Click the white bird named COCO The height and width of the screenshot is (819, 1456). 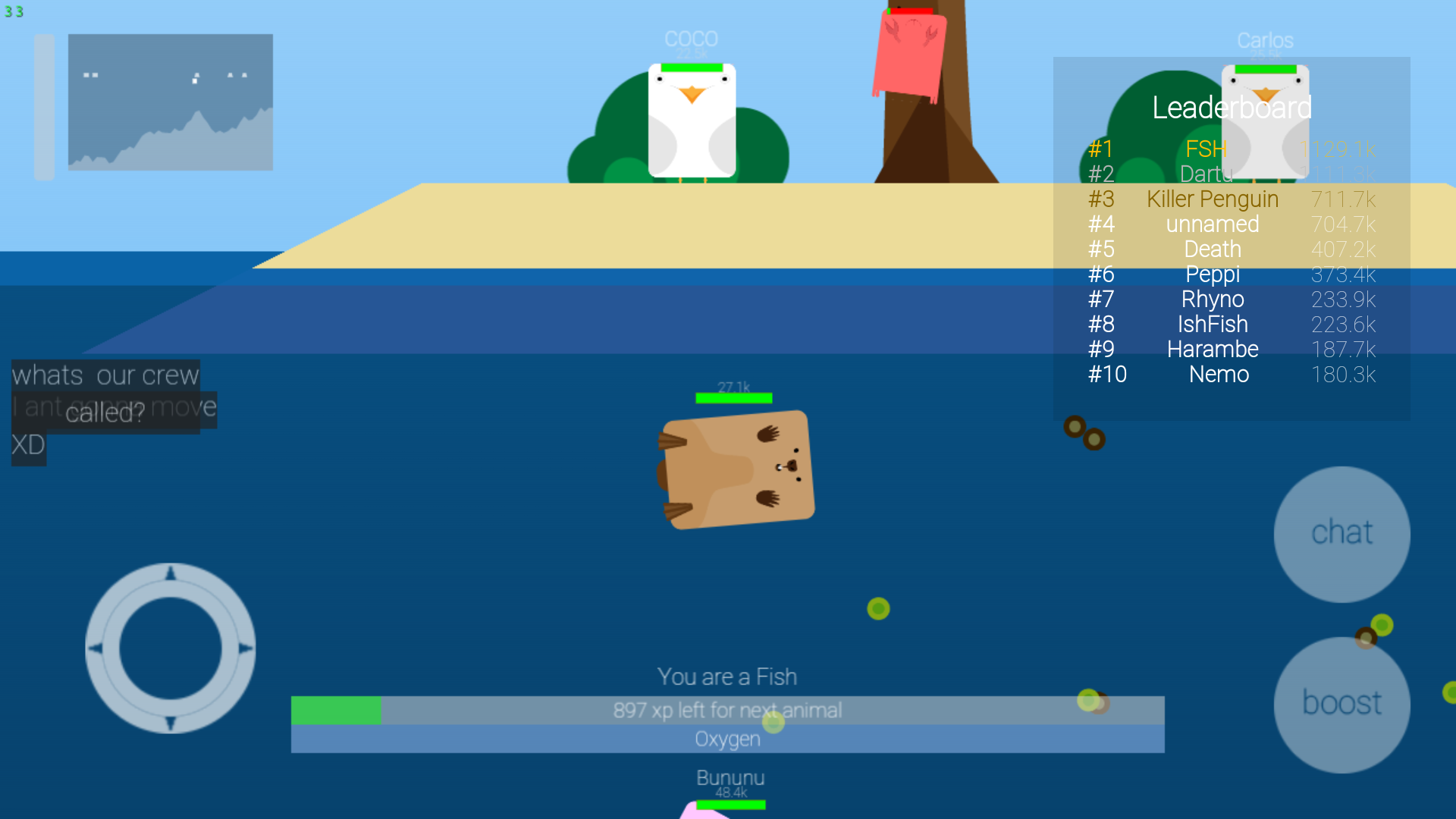click(x=691, y=121)
